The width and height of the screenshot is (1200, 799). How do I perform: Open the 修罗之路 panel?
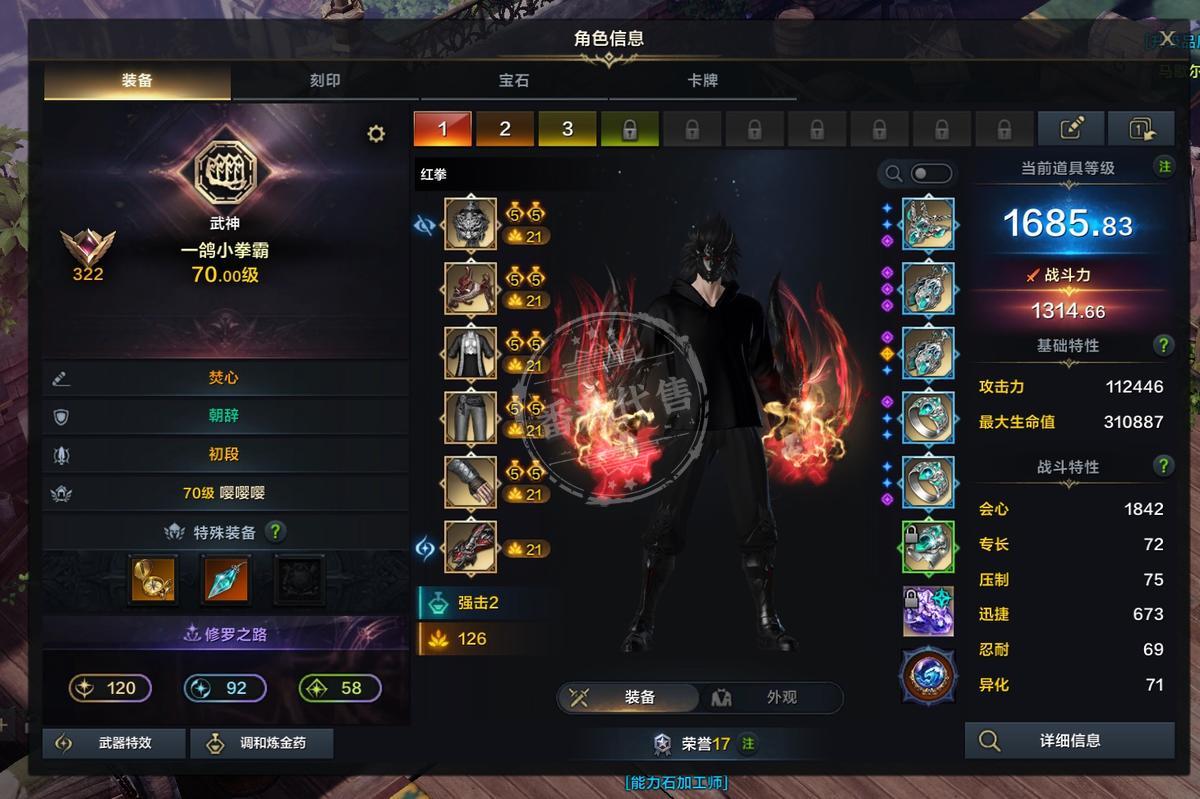pyautogui.click(x=226, y=634)
